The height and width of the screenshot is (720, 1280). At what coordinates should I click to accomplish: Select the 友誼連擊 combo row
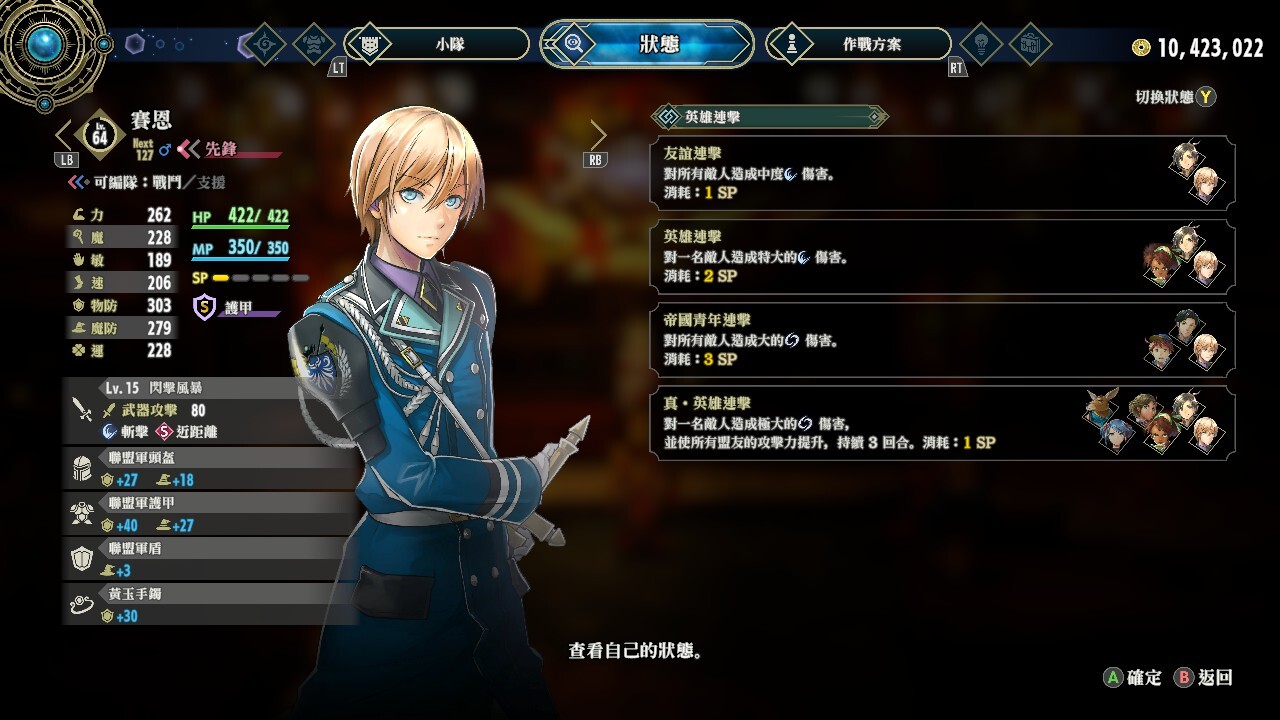coord(943,172)
